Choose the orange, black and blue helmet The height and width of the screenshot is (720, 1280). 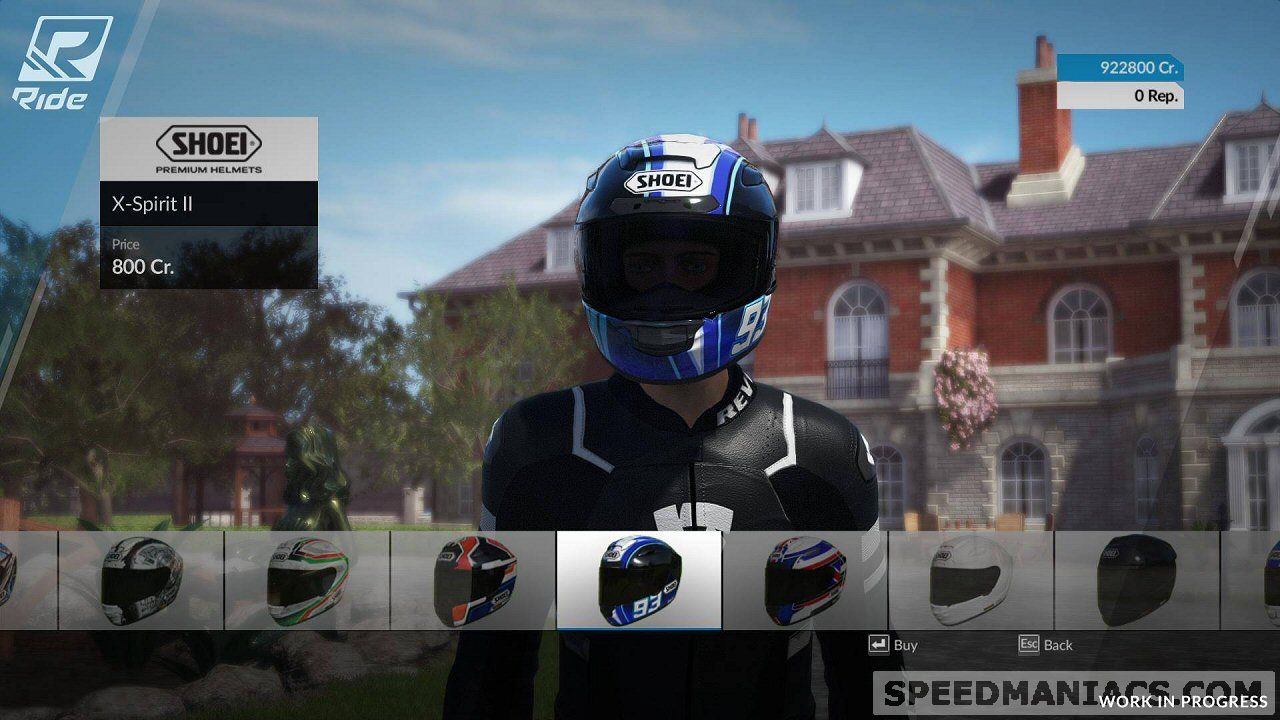coord(473,580)
